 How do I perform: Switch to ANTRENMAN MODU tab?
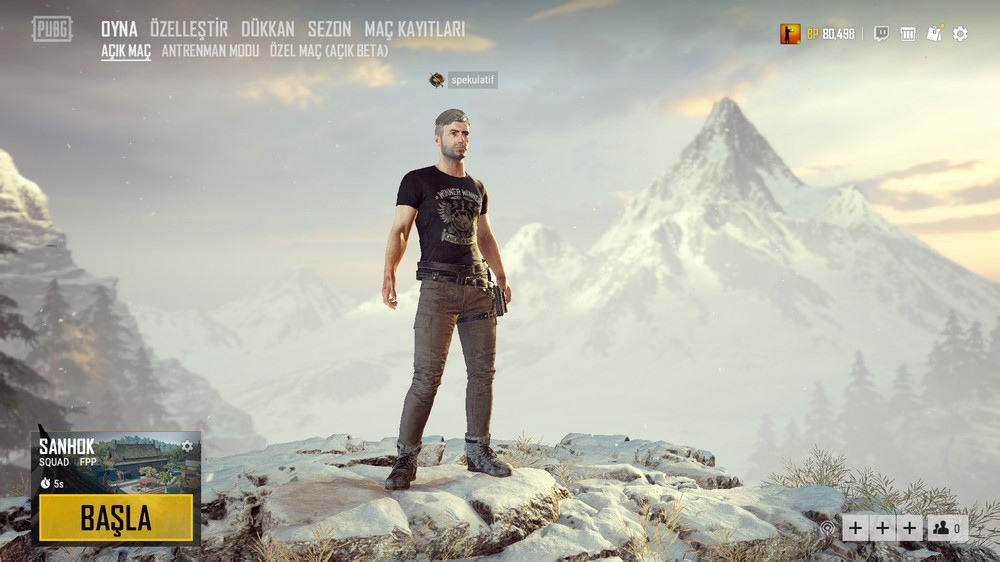(x=210, y=50)
